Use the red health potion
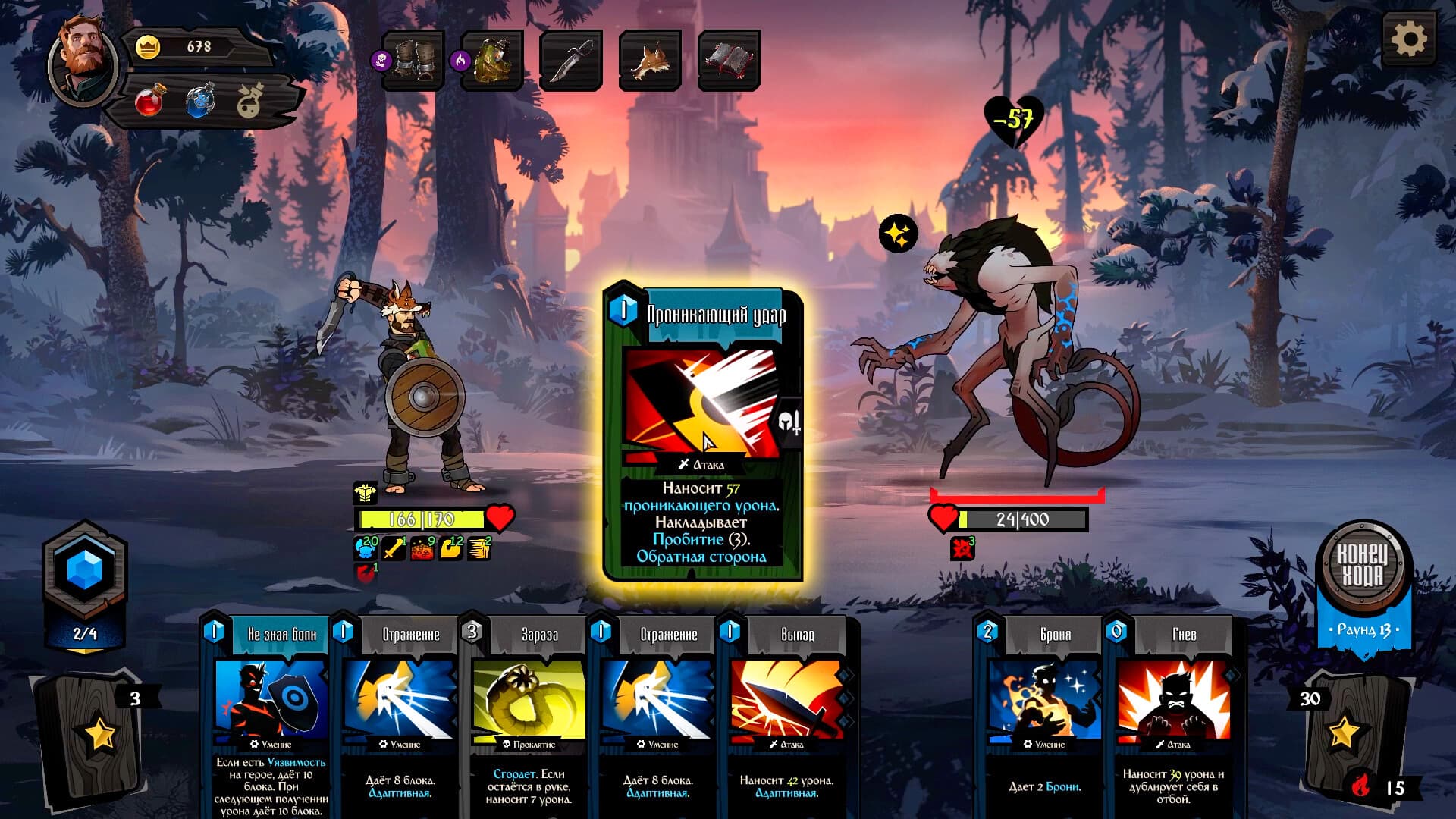Screen dimensions: 1456x819 [149, 101]
